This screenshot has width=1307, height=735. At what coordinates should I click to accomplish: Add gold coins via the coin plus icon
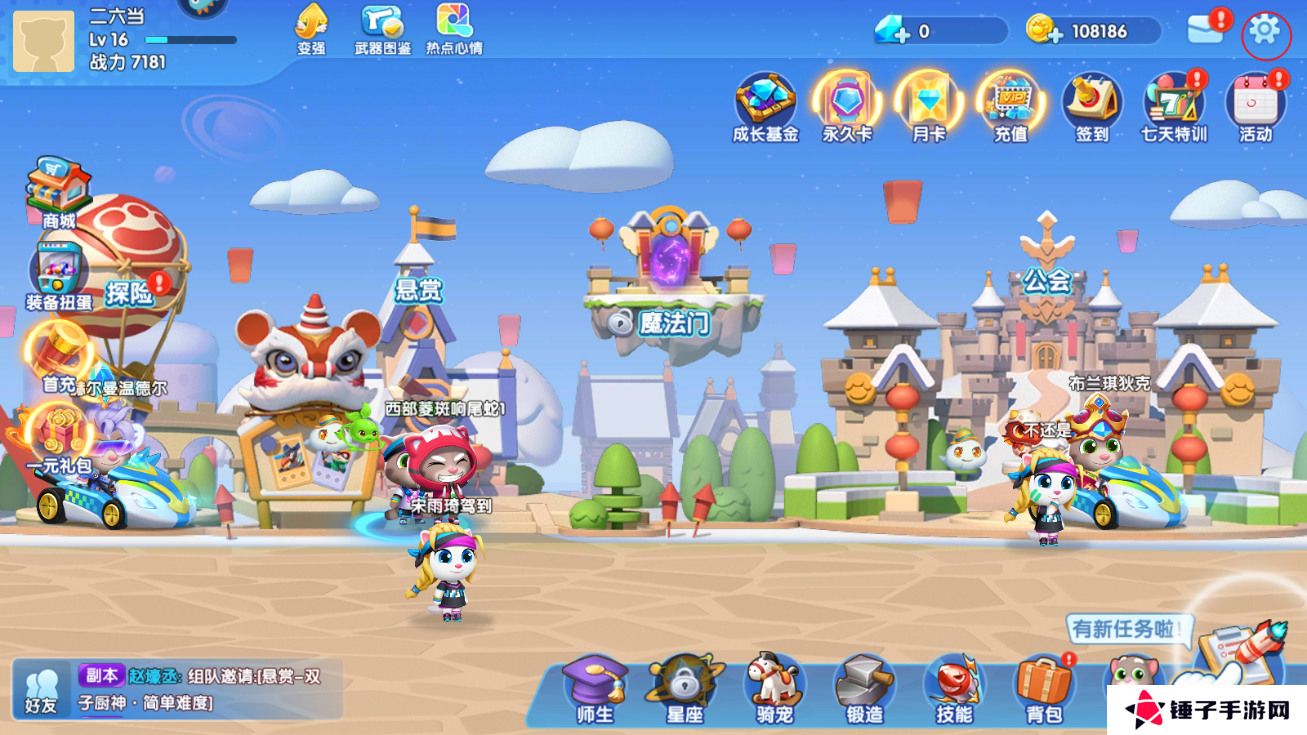[1044, 31]
